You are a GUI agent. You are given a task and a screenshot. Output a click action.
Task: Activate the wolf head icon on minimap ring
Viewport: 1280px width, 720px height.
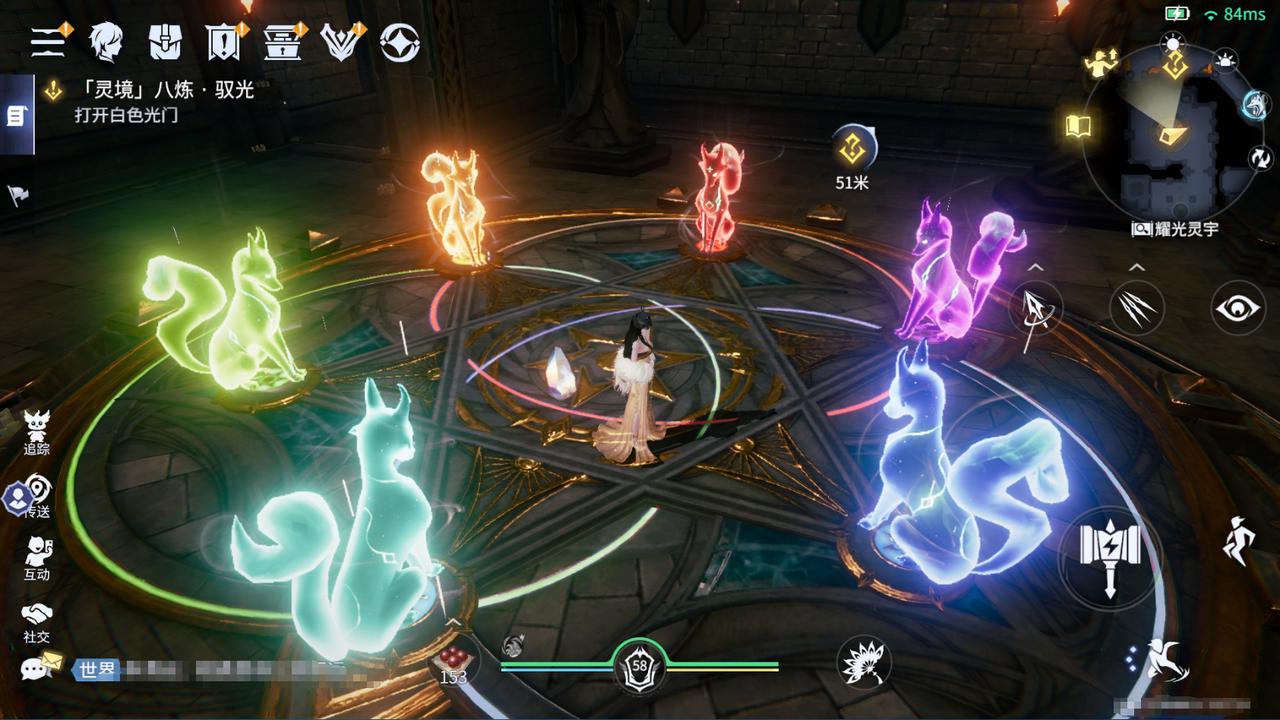click(1254, 105)
